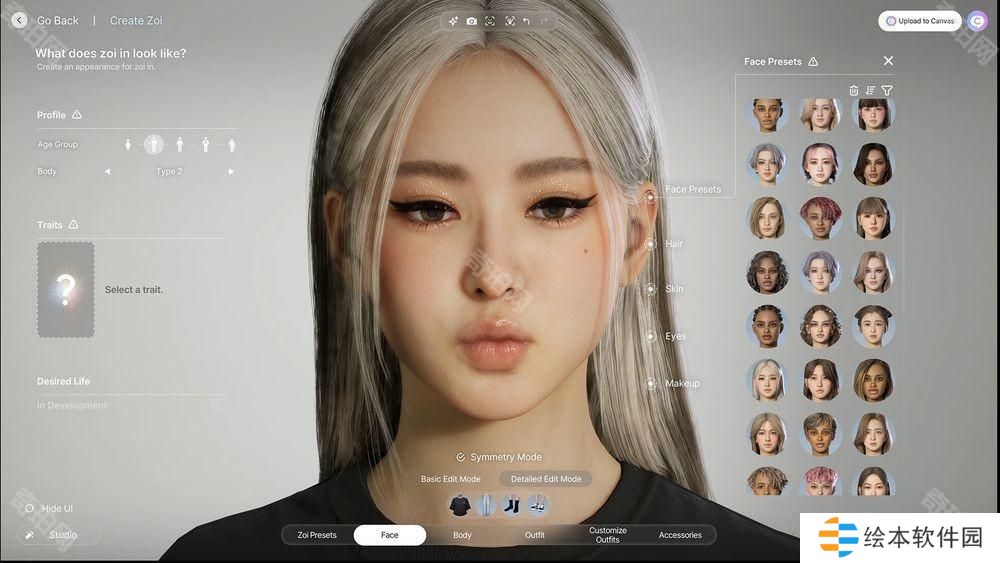Close the Face Presets panel

(x=888, y=61)
